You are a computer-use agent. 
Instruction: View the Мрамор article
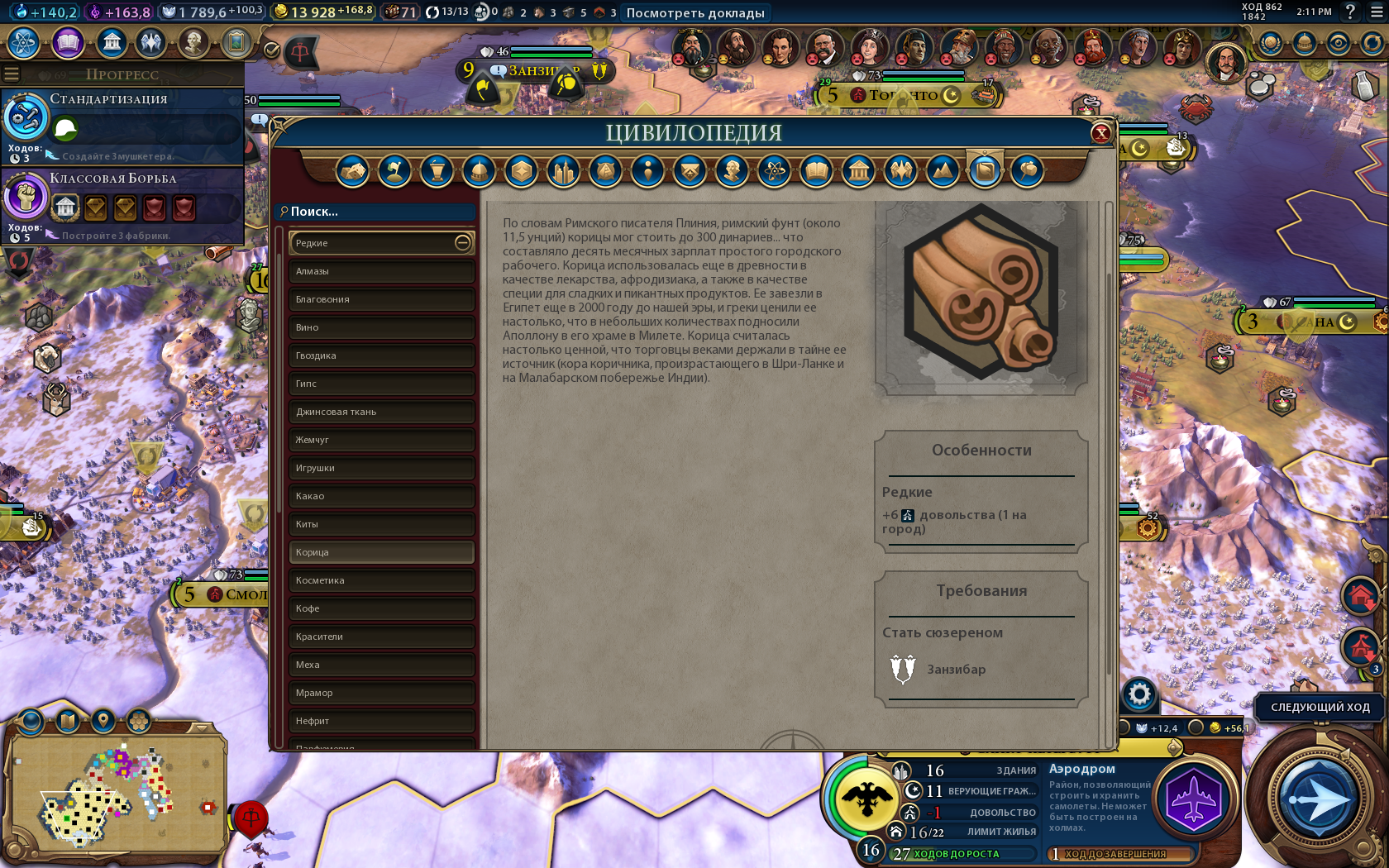coord(381,693)
